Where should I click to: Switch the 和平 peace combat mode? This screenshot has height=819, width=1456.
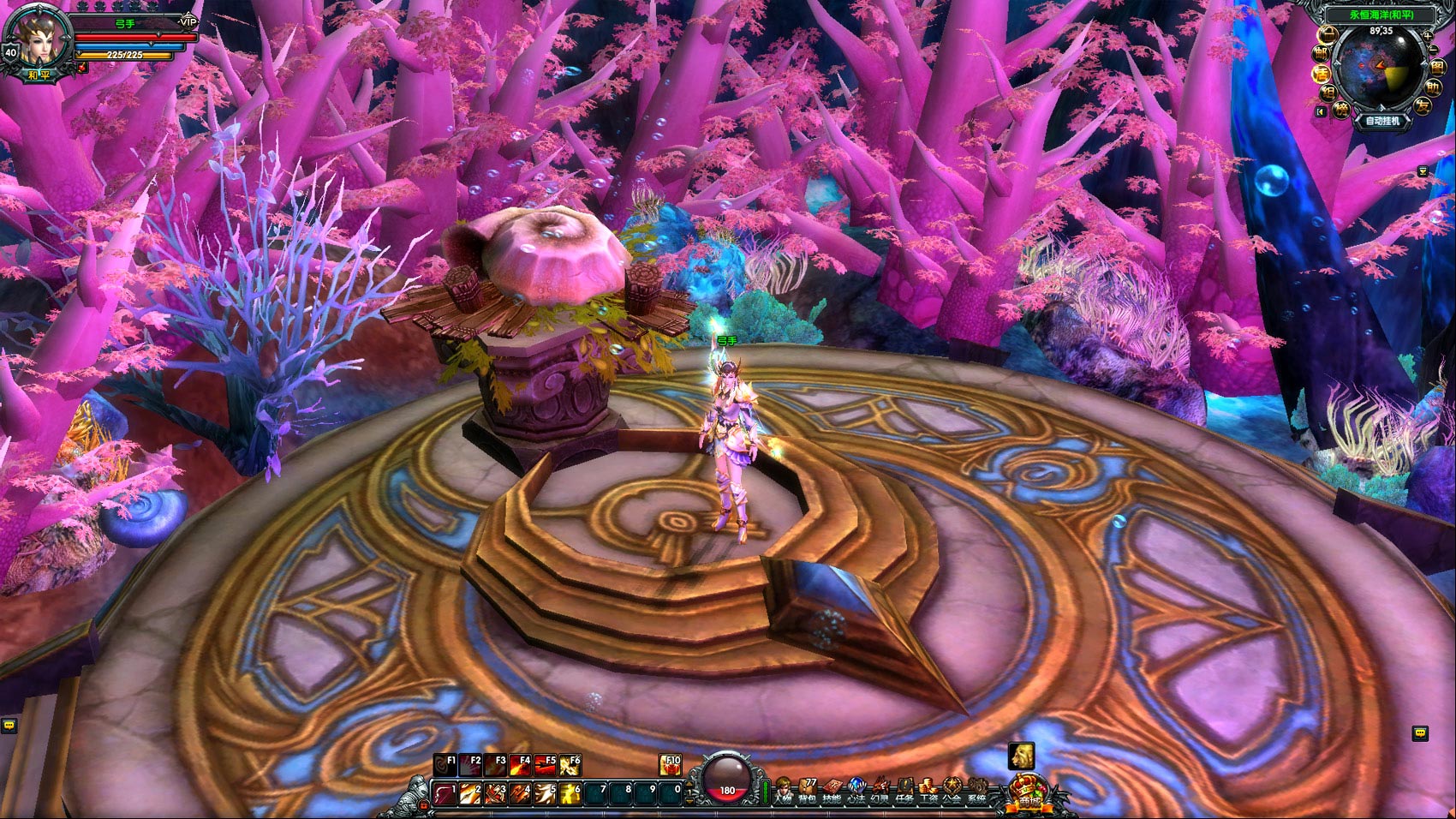click(x=39, y=75)
